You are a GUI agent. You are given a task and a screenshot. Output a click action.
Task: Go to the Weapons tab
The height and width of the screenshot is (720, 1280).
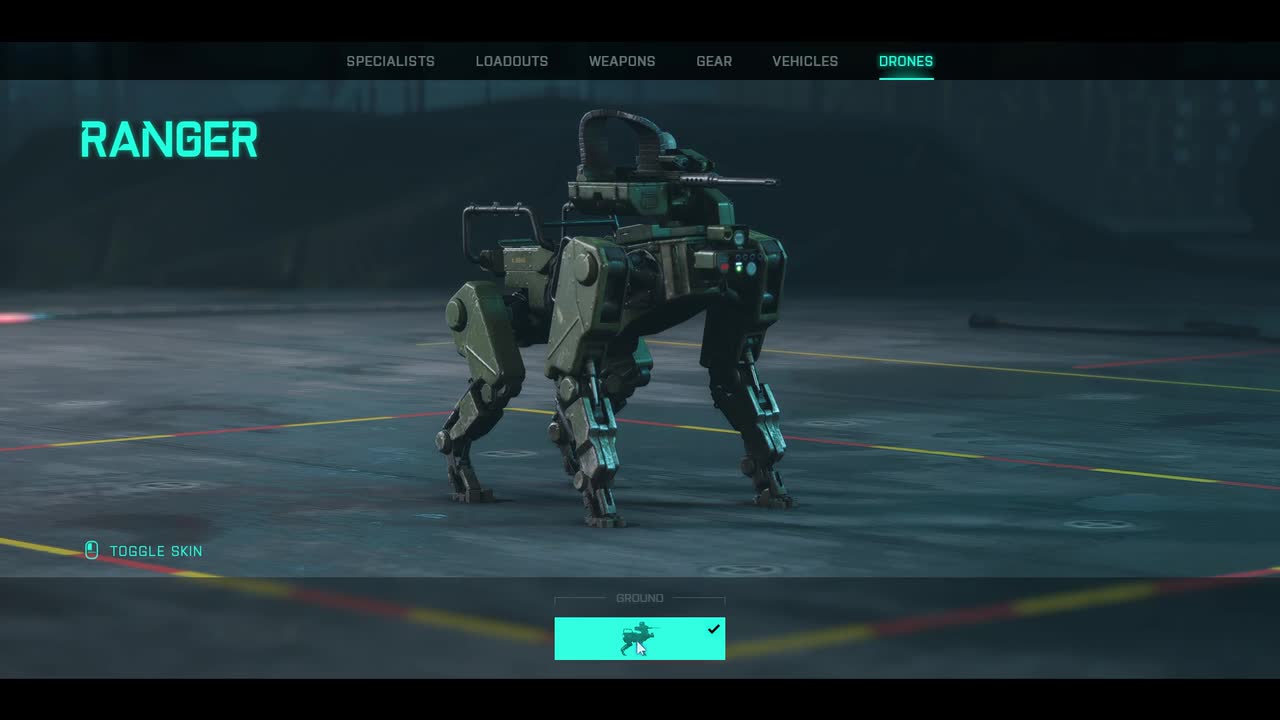click(x=622, y=61)
